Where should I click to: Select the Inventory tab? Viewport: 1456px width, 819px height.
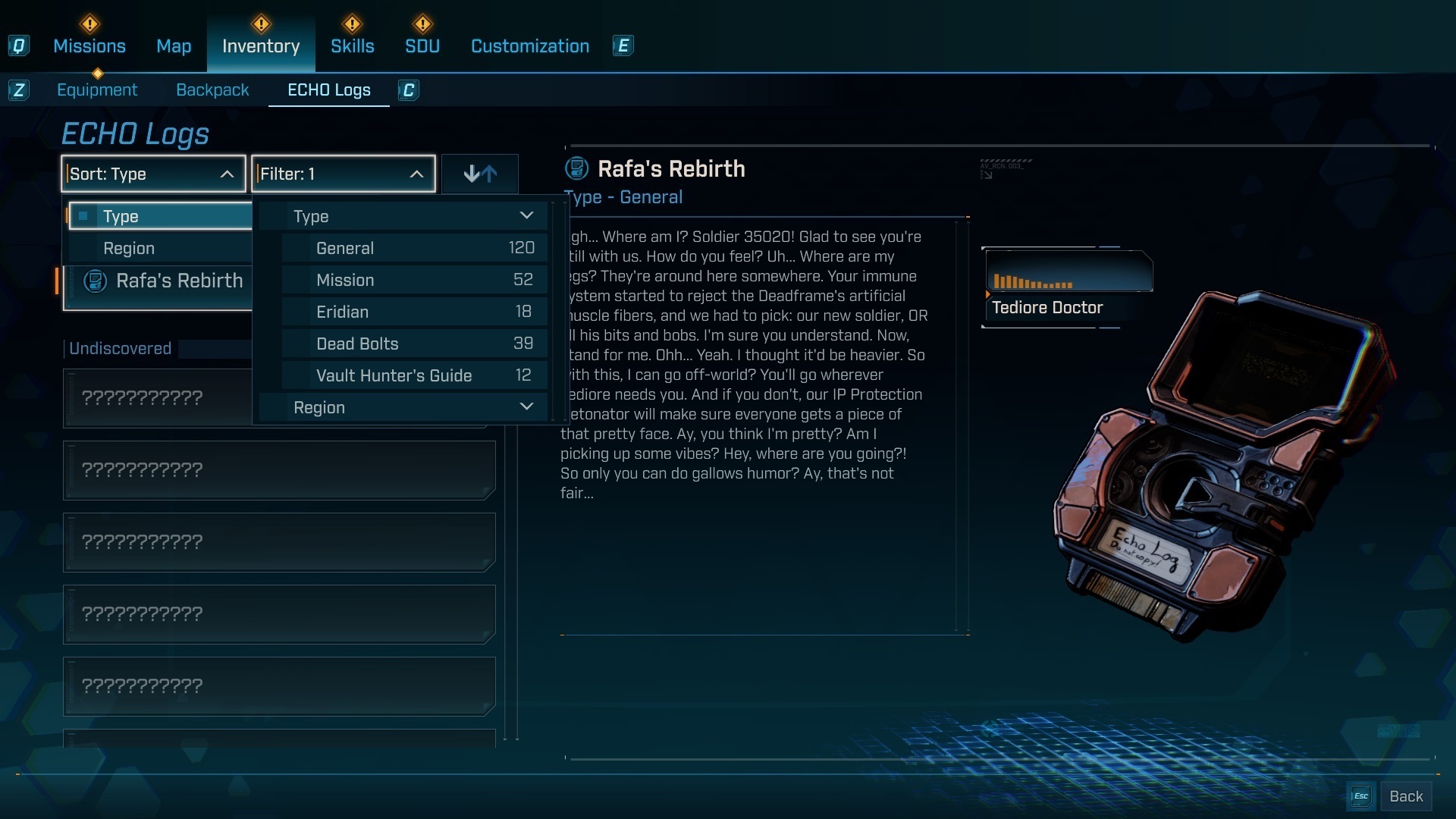pyautogui.click(x=261, y=46)
